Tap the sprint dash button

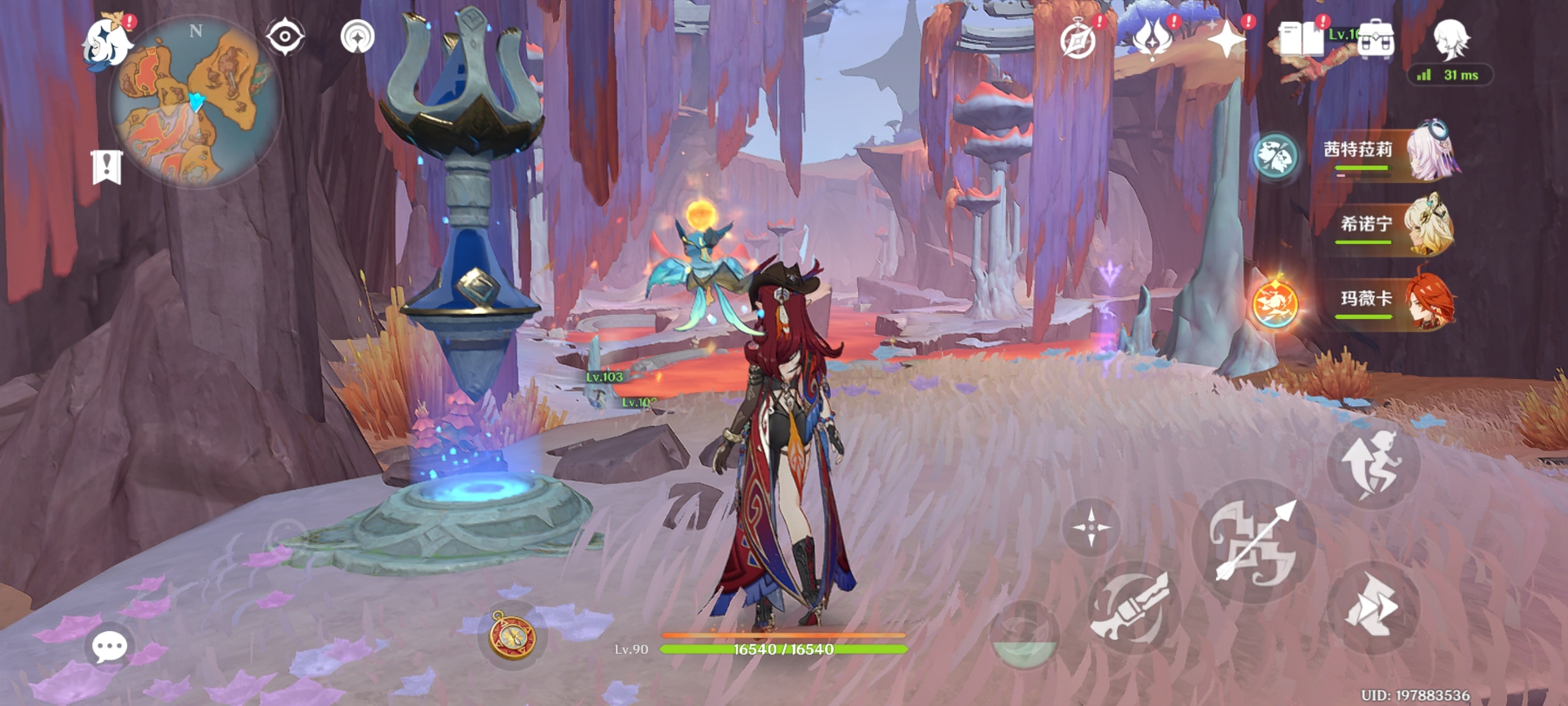(x=1373, y=607)
